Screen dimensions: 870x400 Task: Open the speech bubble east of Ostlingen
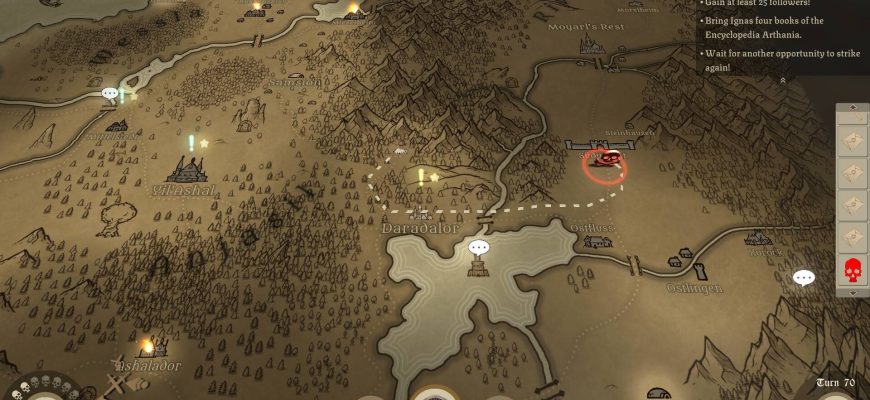(x=804, y=277)
